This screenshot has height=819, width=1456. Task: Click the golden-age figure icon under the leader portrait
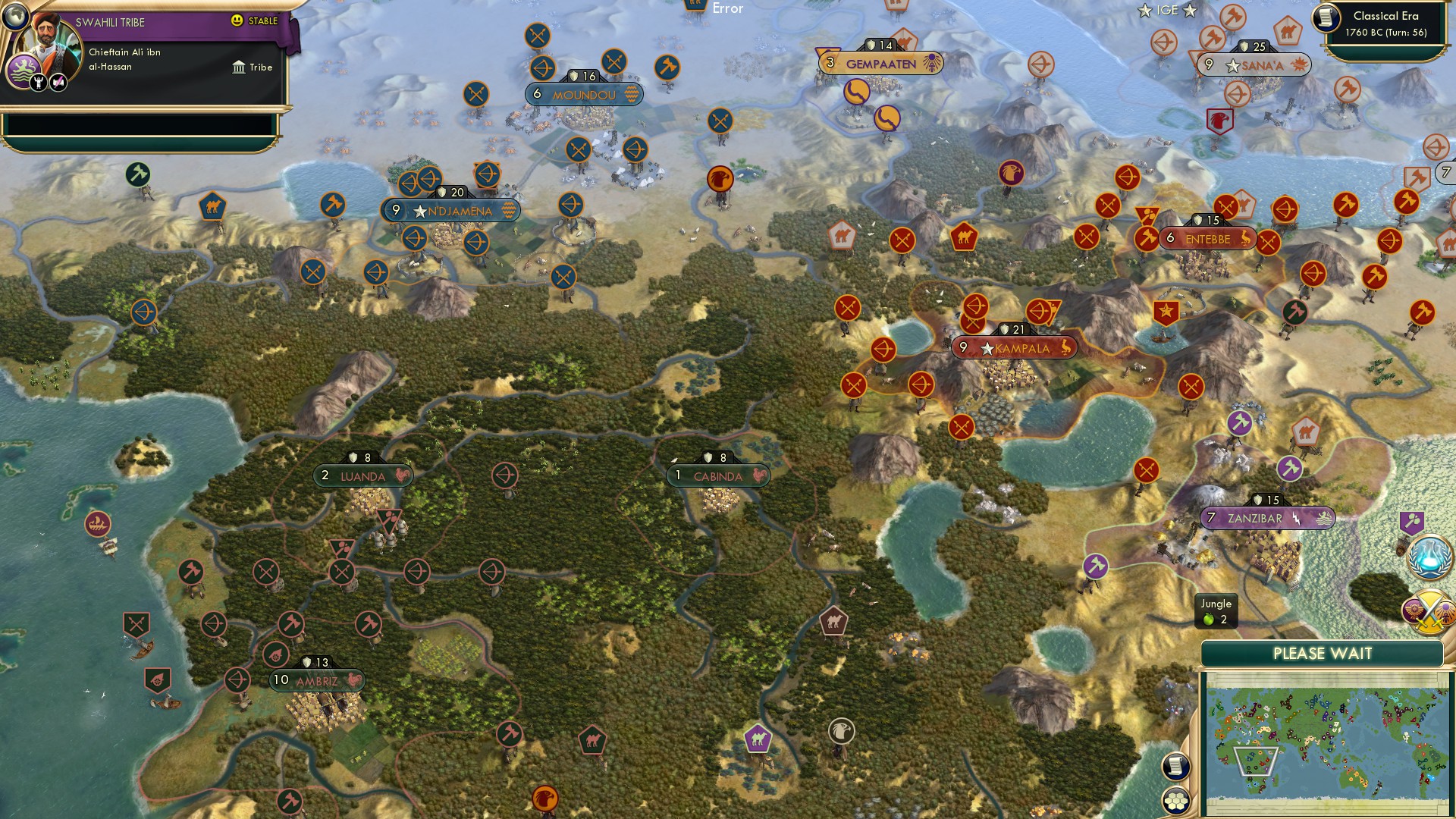coord(38,83)
